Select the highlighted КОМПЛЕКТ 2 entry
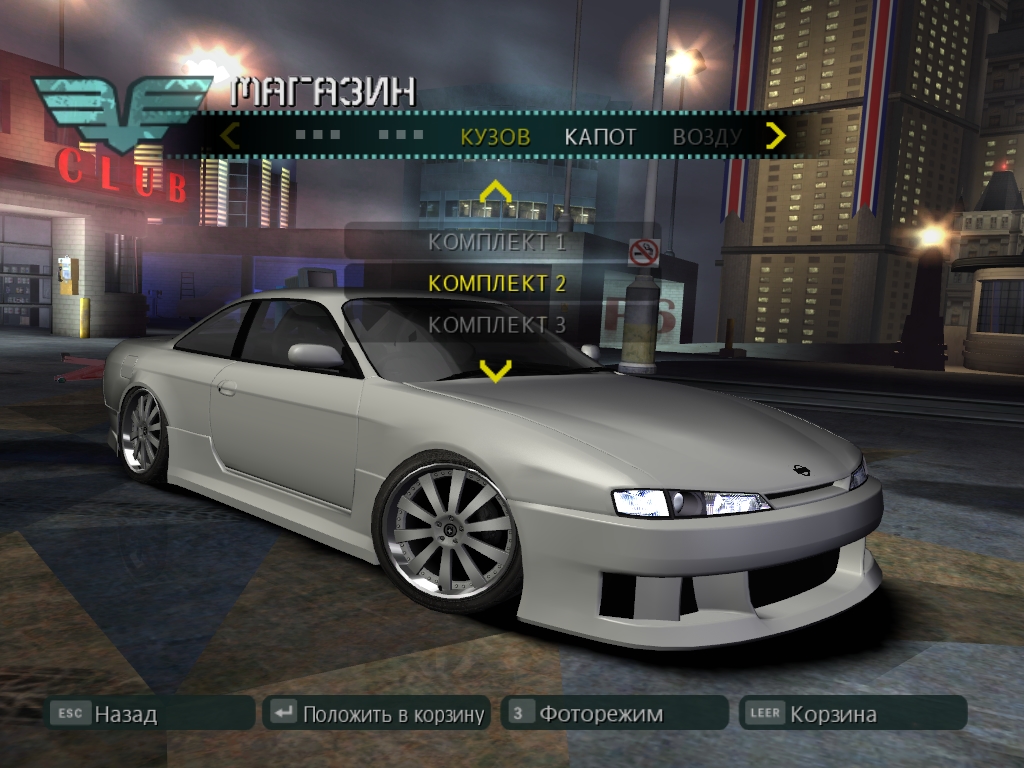 click(497, 283)
